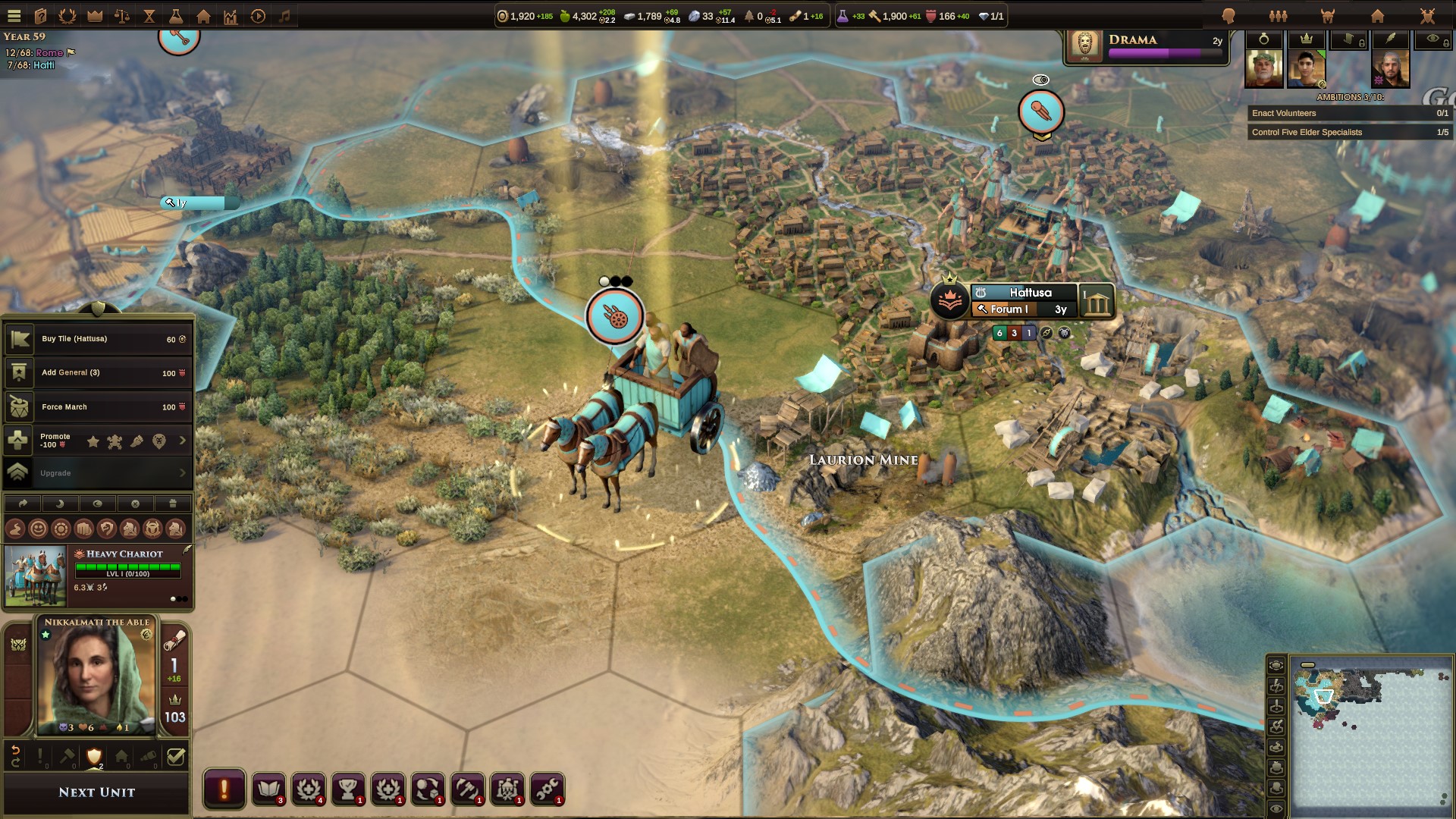This screenshot has height=819, width=1456.
Task: Open the crown icon in top toolbar
Action: coord(95,16)
